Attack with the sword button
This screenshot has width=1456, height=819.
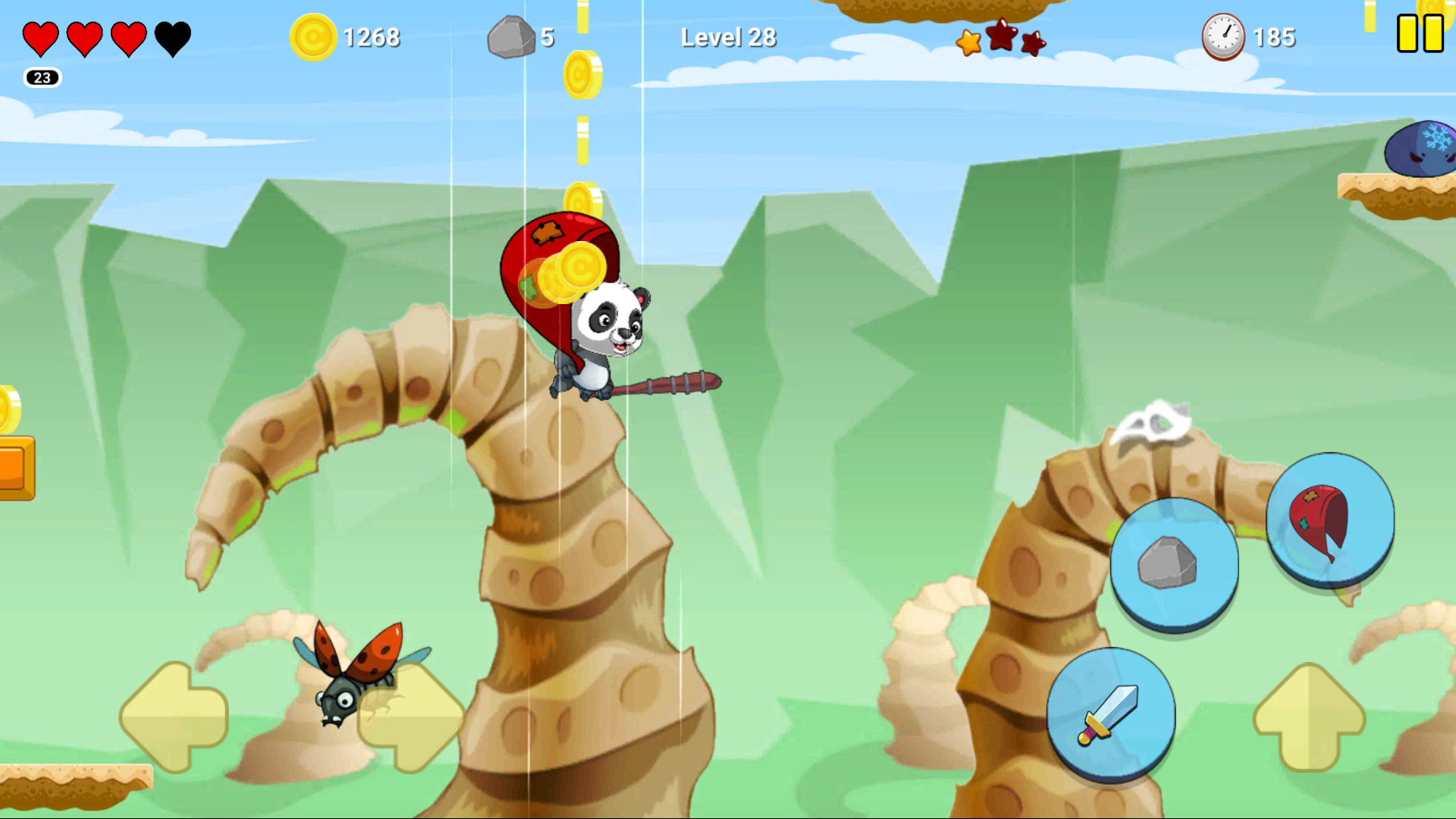[1111, 714]
